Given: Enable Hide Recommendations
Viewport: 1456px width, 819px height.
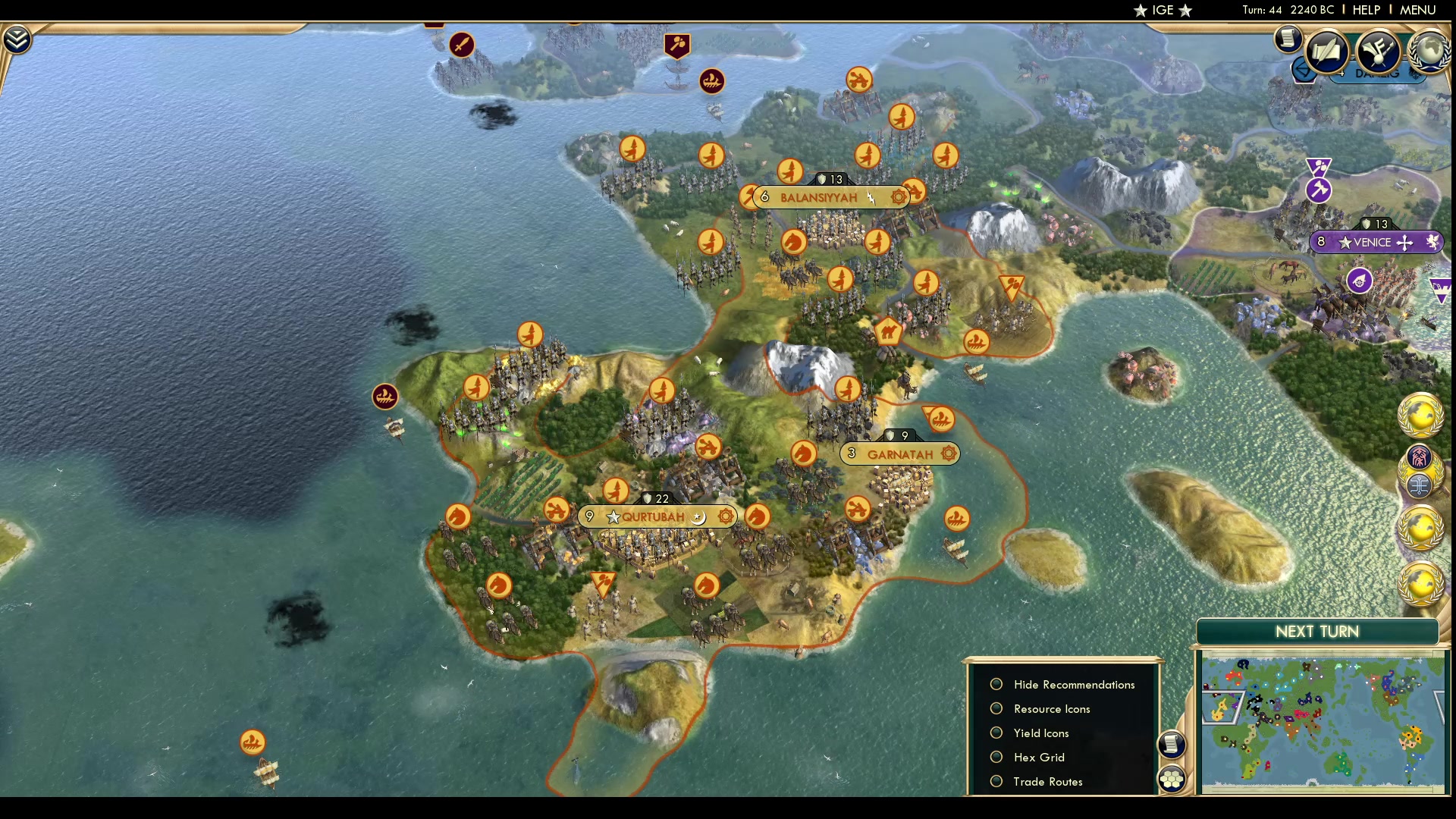Looking at the screenshot, I should (x=996, y=684).
